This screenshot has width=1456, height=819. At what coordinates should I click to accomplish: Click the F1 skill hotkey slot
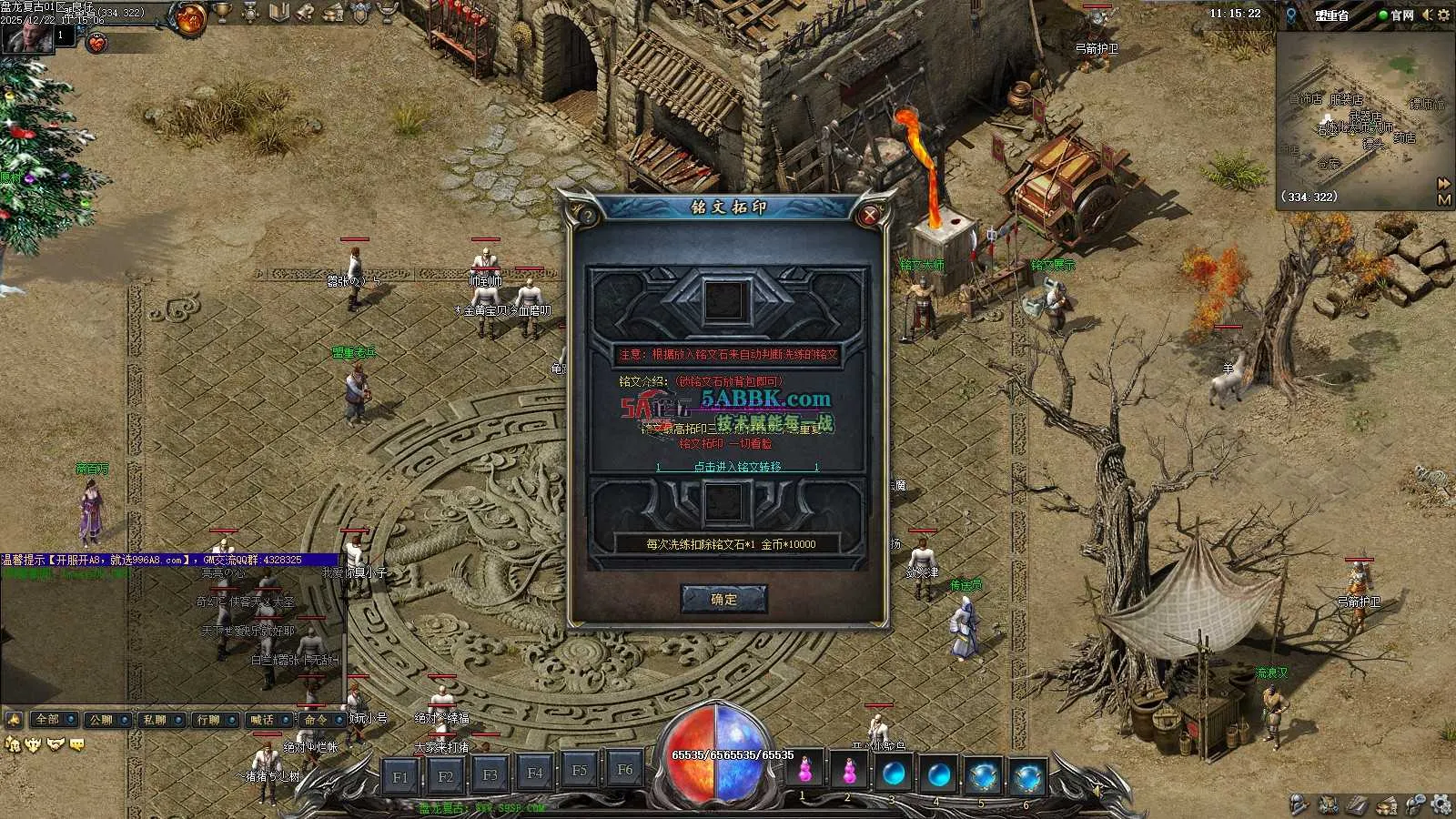tap(400, 776)
